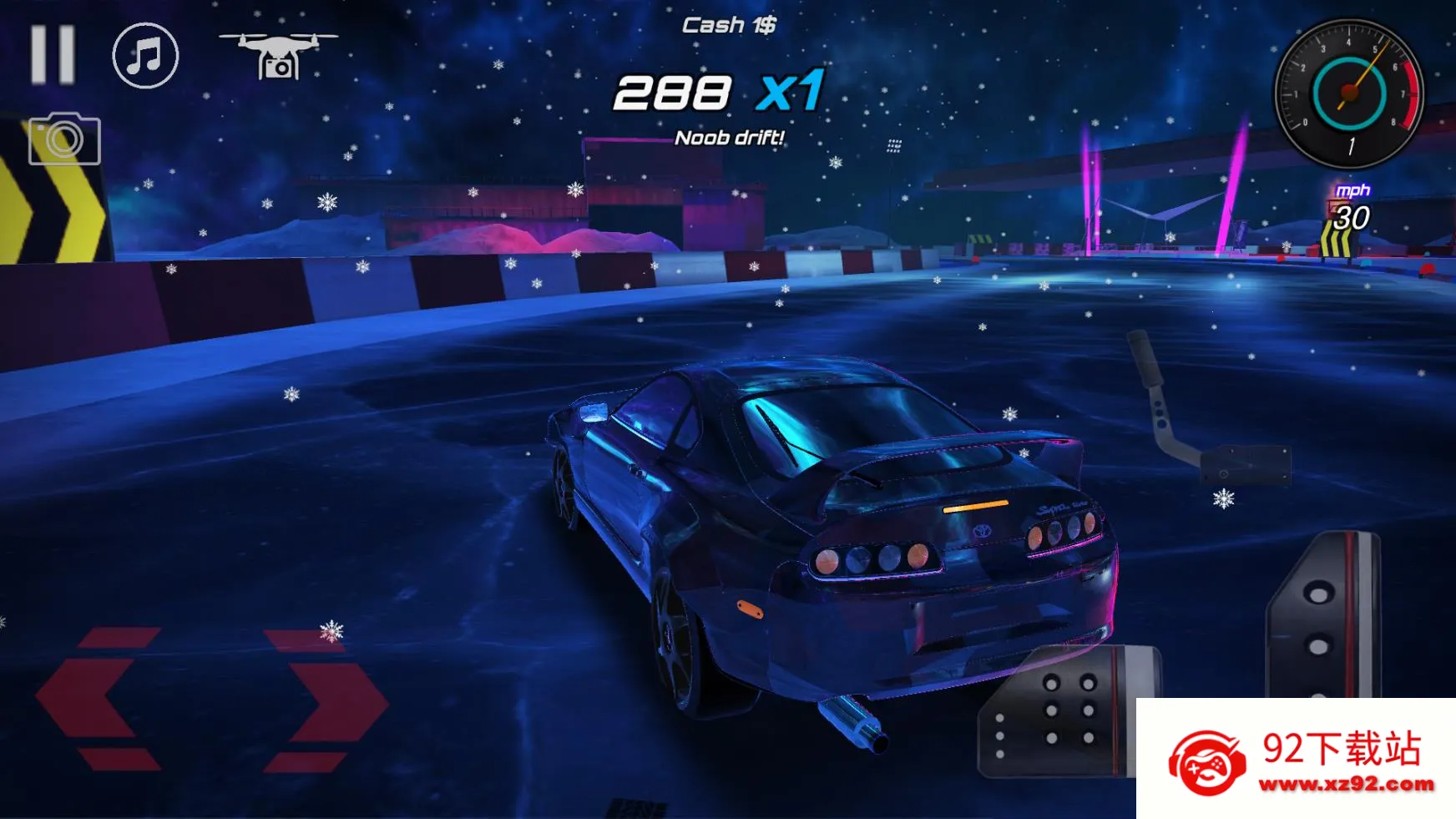1456x819 pixels.
Task: Click the x1 multiplier
Action: (x=790, y=92)
